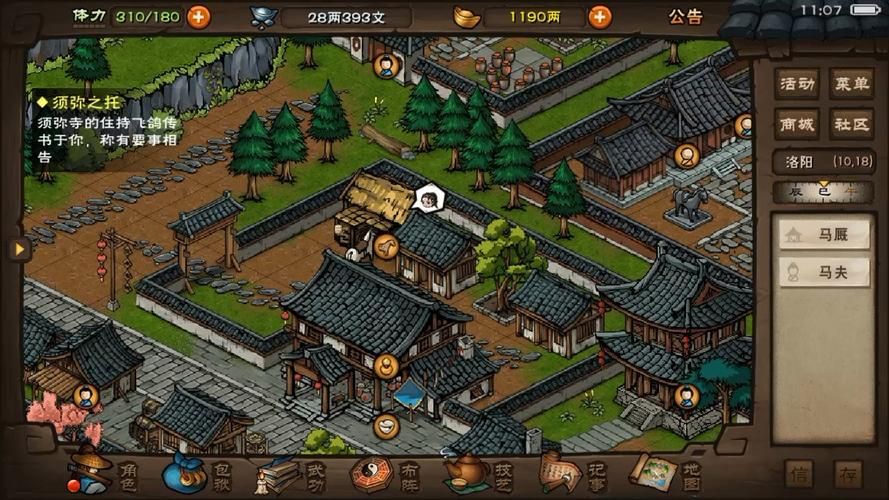
Task: Open the 活动 (events) panel
Action: coord(796,84)
